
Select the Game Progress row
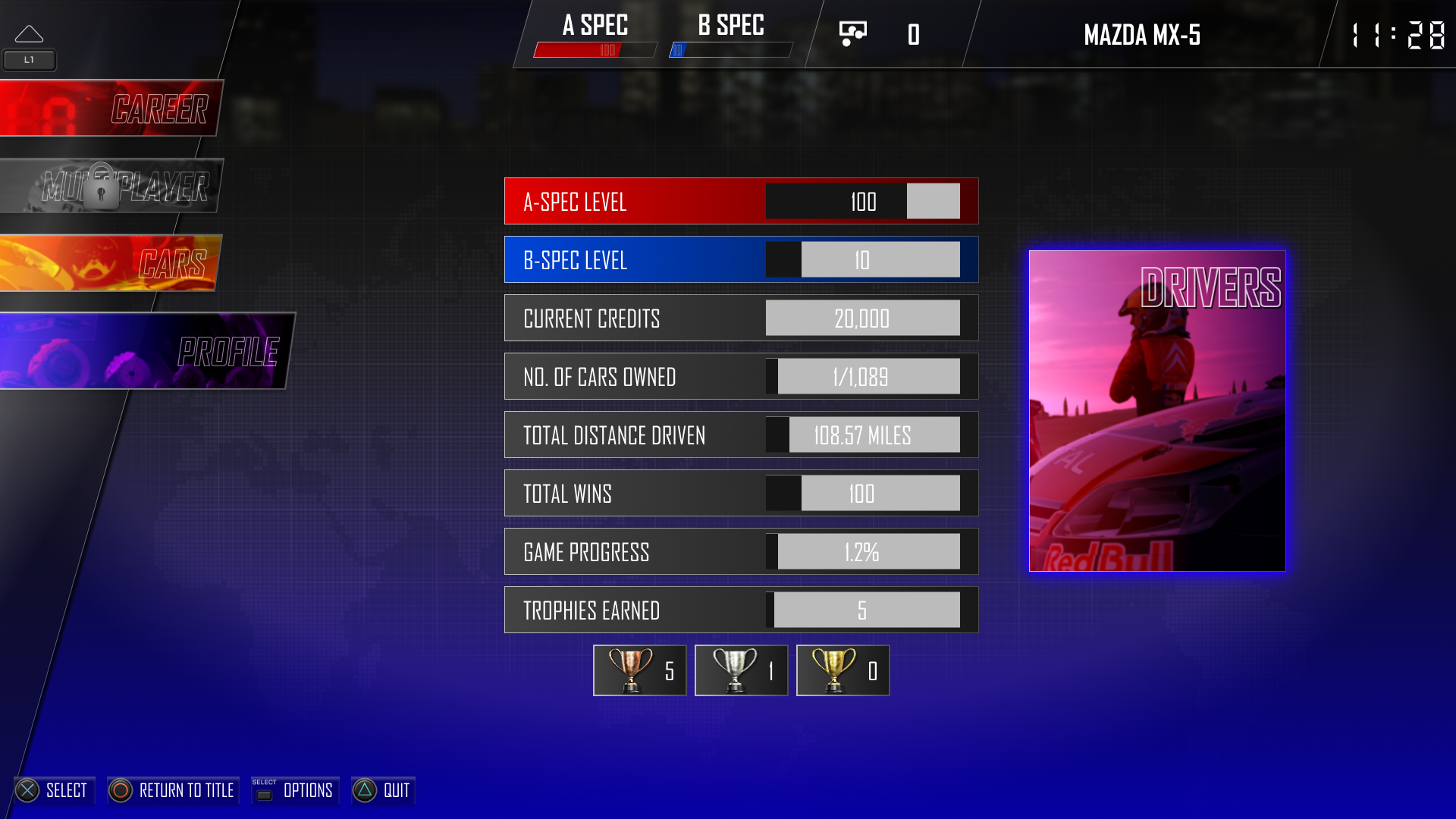pyautogui.click(x=741, y=551)
